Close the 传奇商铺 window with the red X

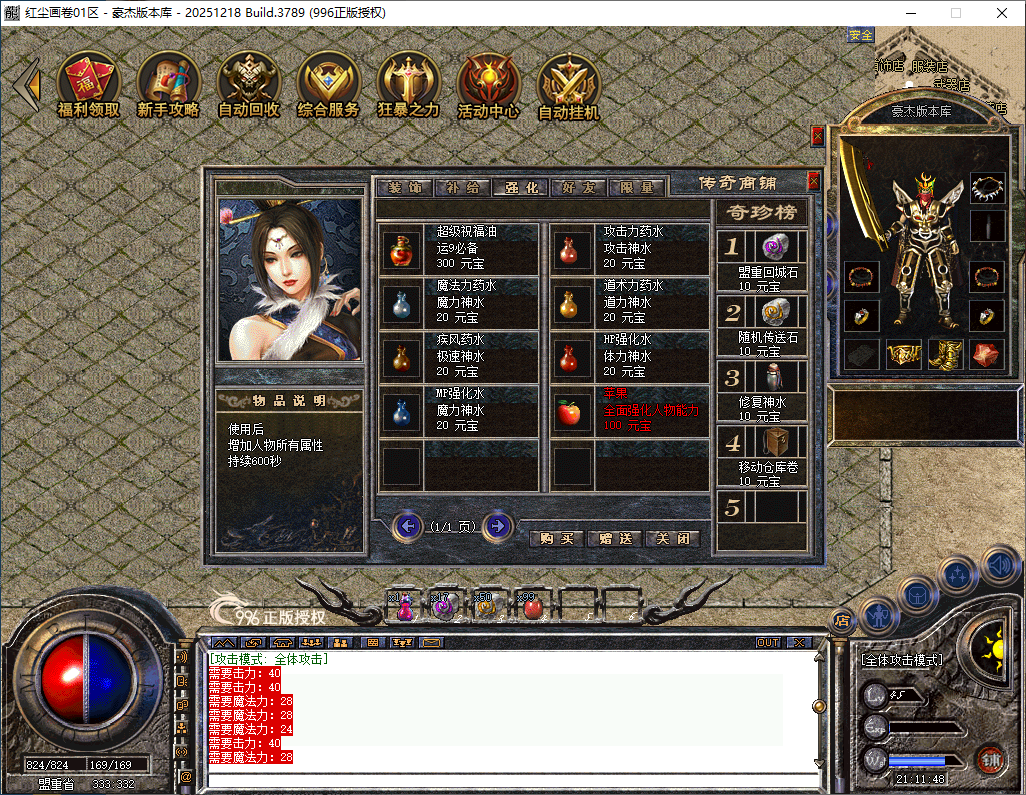pyautogui.click(x=813, y=182)
